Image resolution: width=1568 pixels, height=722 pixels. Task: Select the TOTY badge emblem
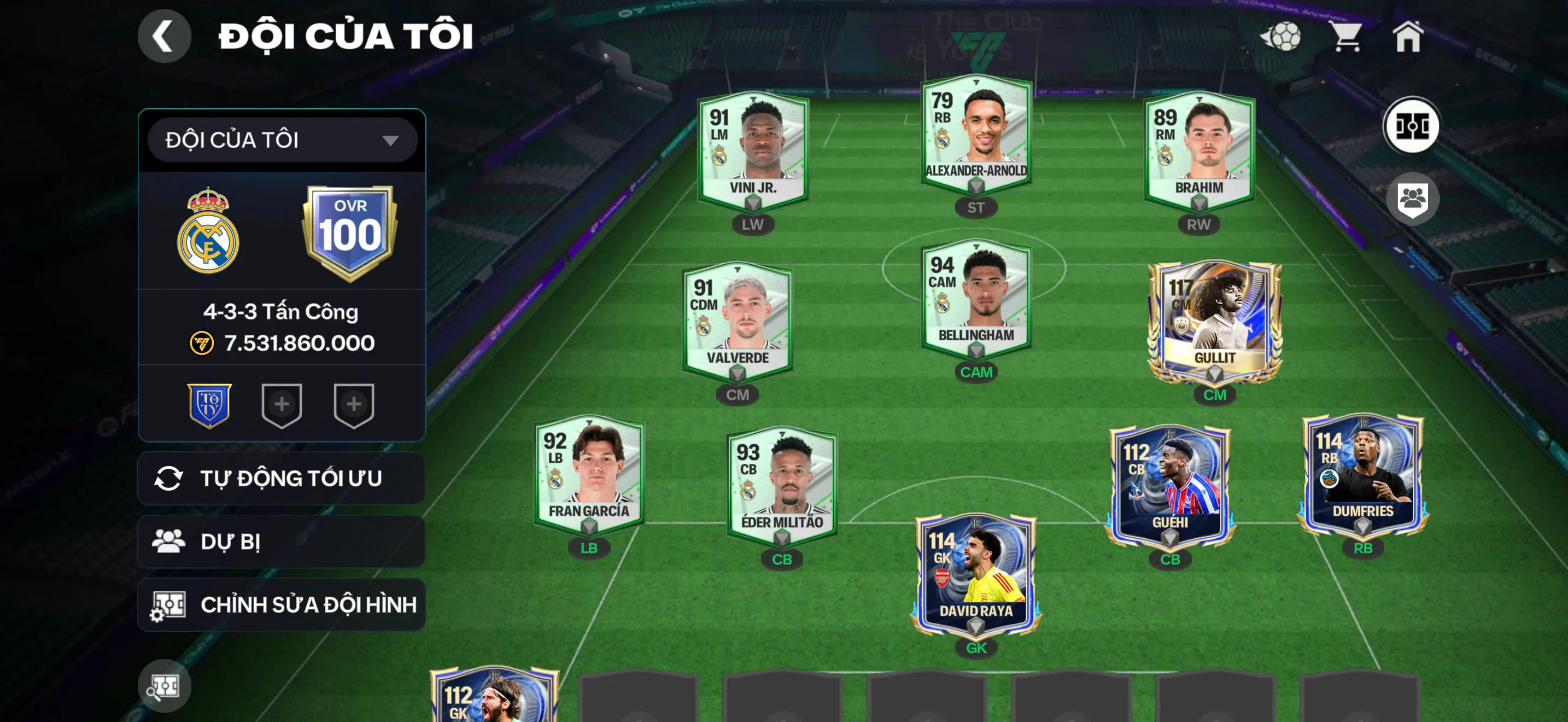tap(209, 406)
